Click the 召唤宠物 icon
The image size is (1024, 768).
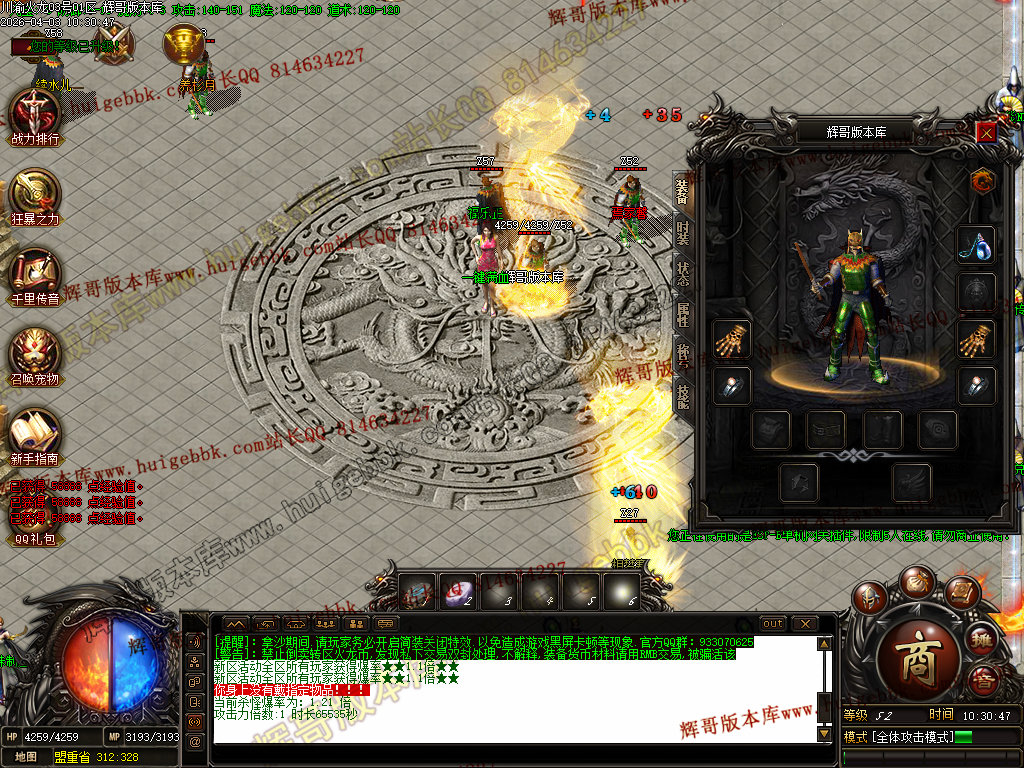click(x=35, y=352)
